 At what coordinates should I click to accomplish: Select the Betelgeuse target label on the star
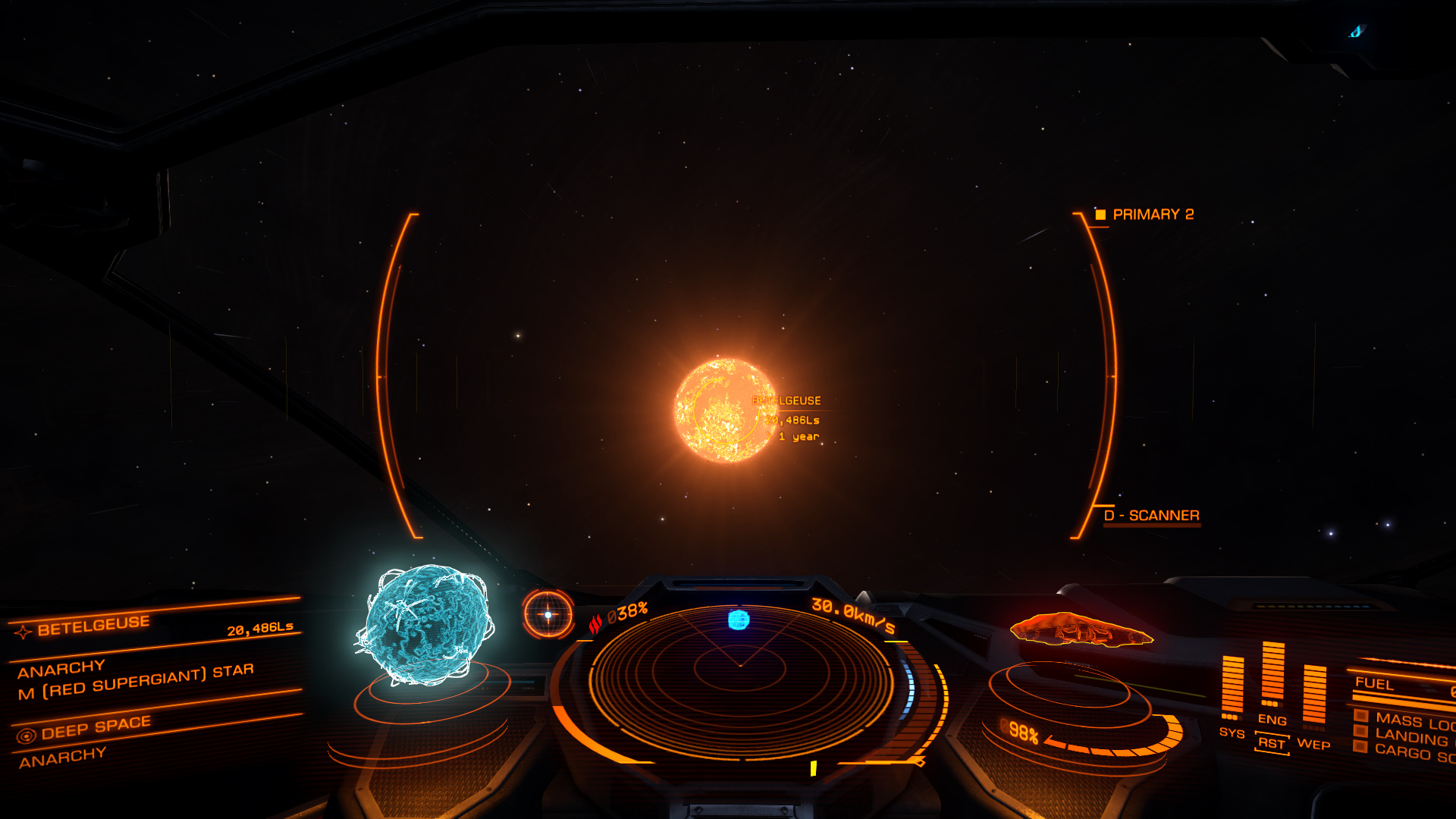786,401
